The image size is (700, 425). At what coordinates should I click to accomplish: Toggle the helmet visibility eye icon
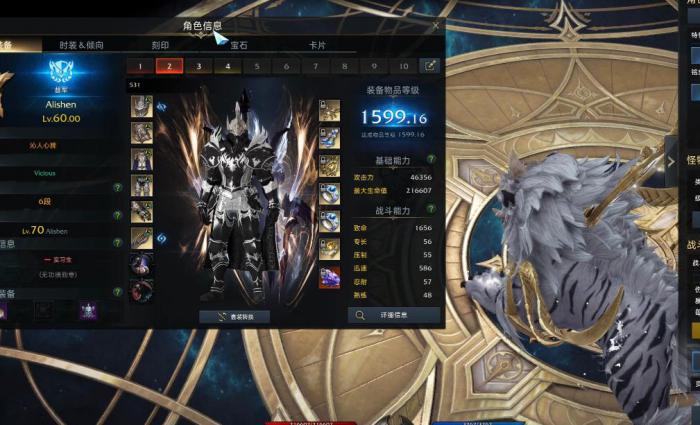pos(161,105)
